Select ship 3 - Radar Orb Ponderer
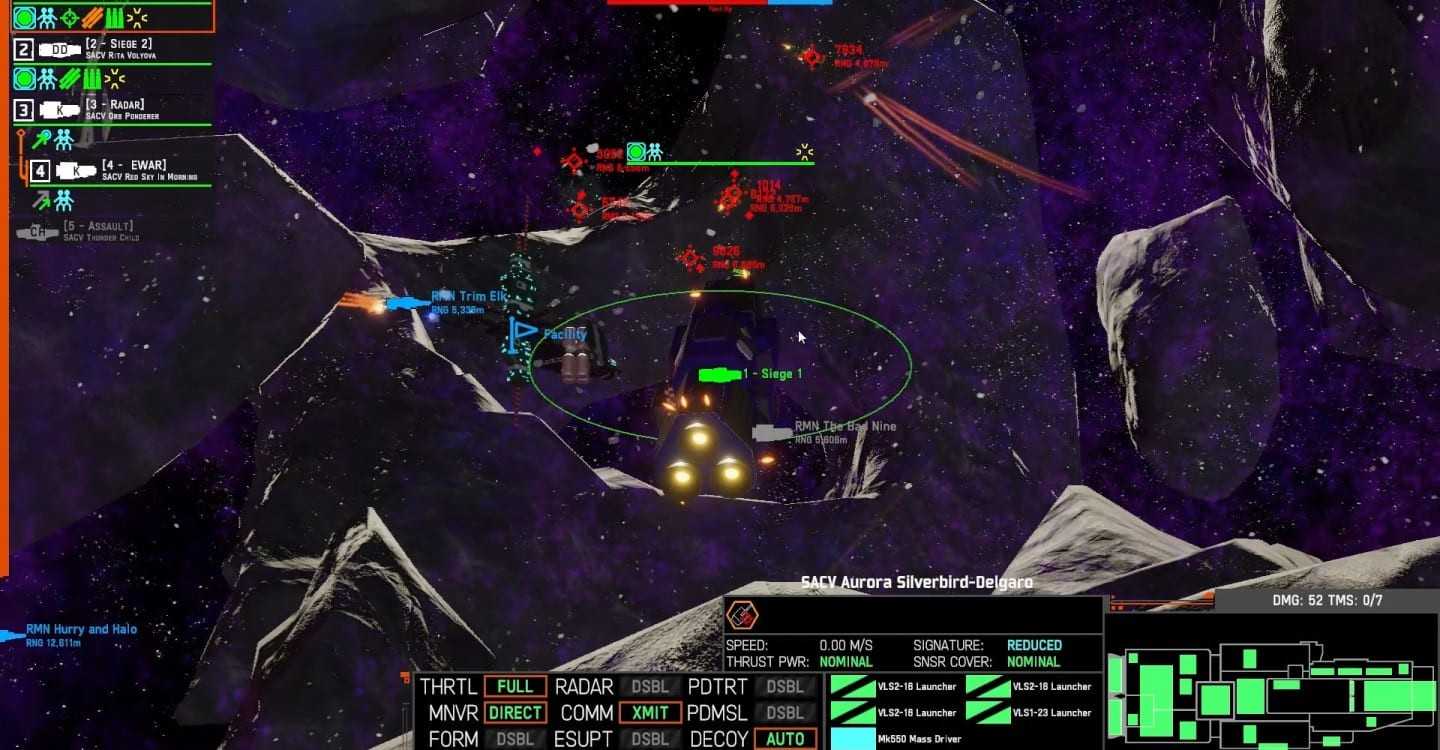The height and width of the screenshot is (750, 1440). [110, 110]
